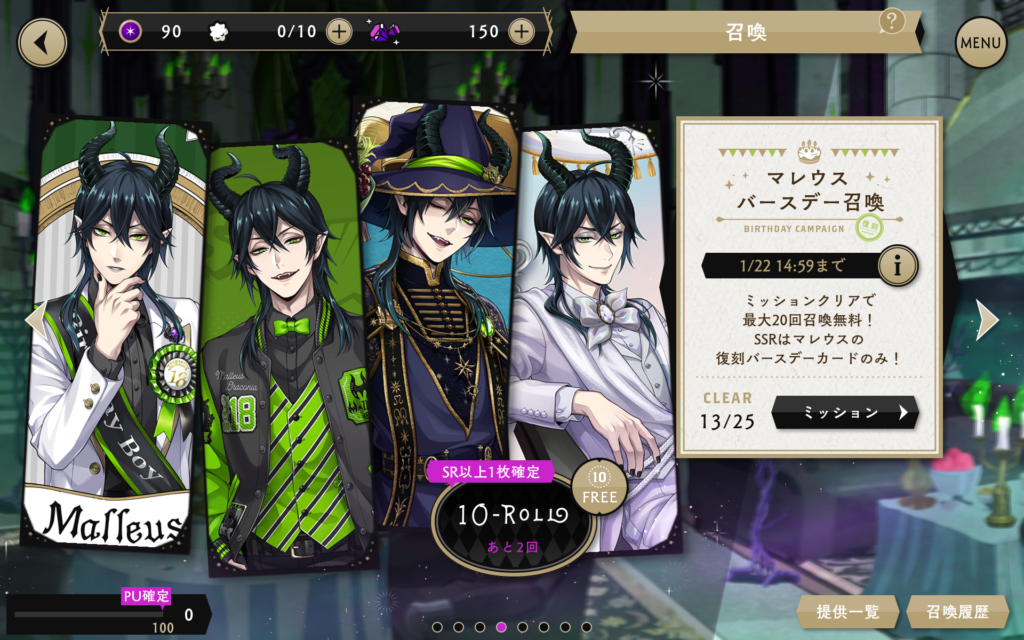Add purple gems with the plus button
Image resolution: width=1024 pixels, height=640 pixels.
pyautogui.click(x=521, y=31)
